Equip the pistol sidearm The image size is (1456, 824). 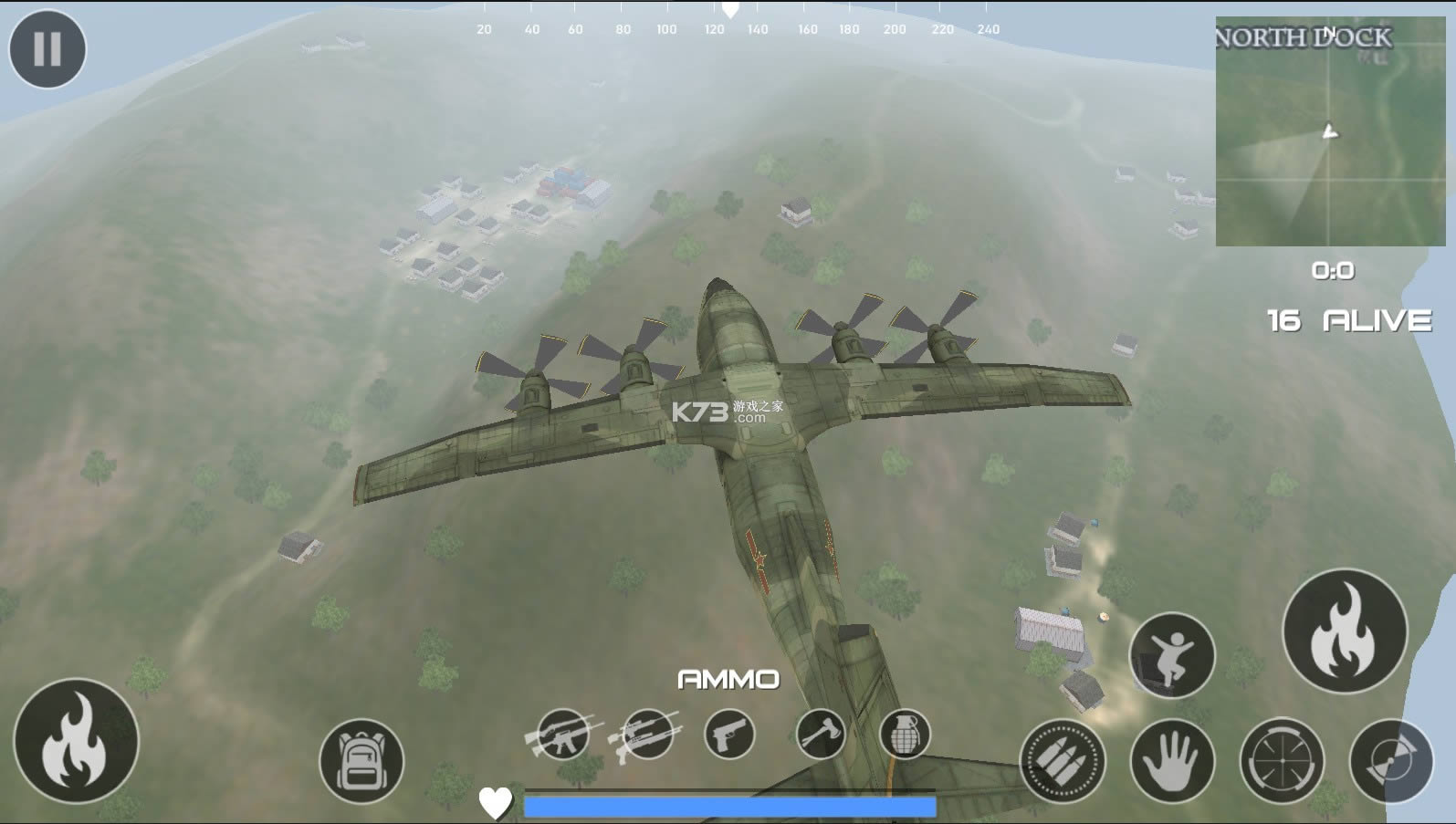[x=729, y=735]
